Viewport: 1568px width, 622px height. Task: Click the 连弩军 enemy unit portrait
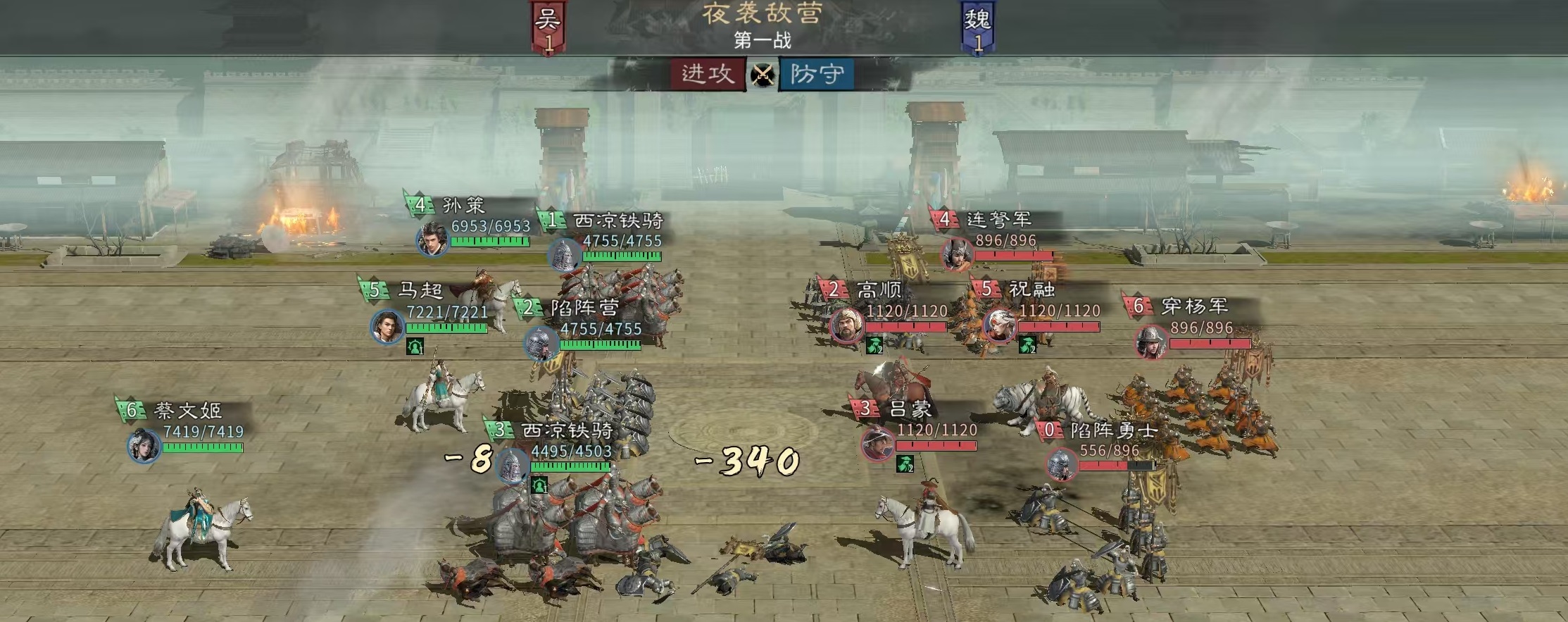tap(957, 254)
